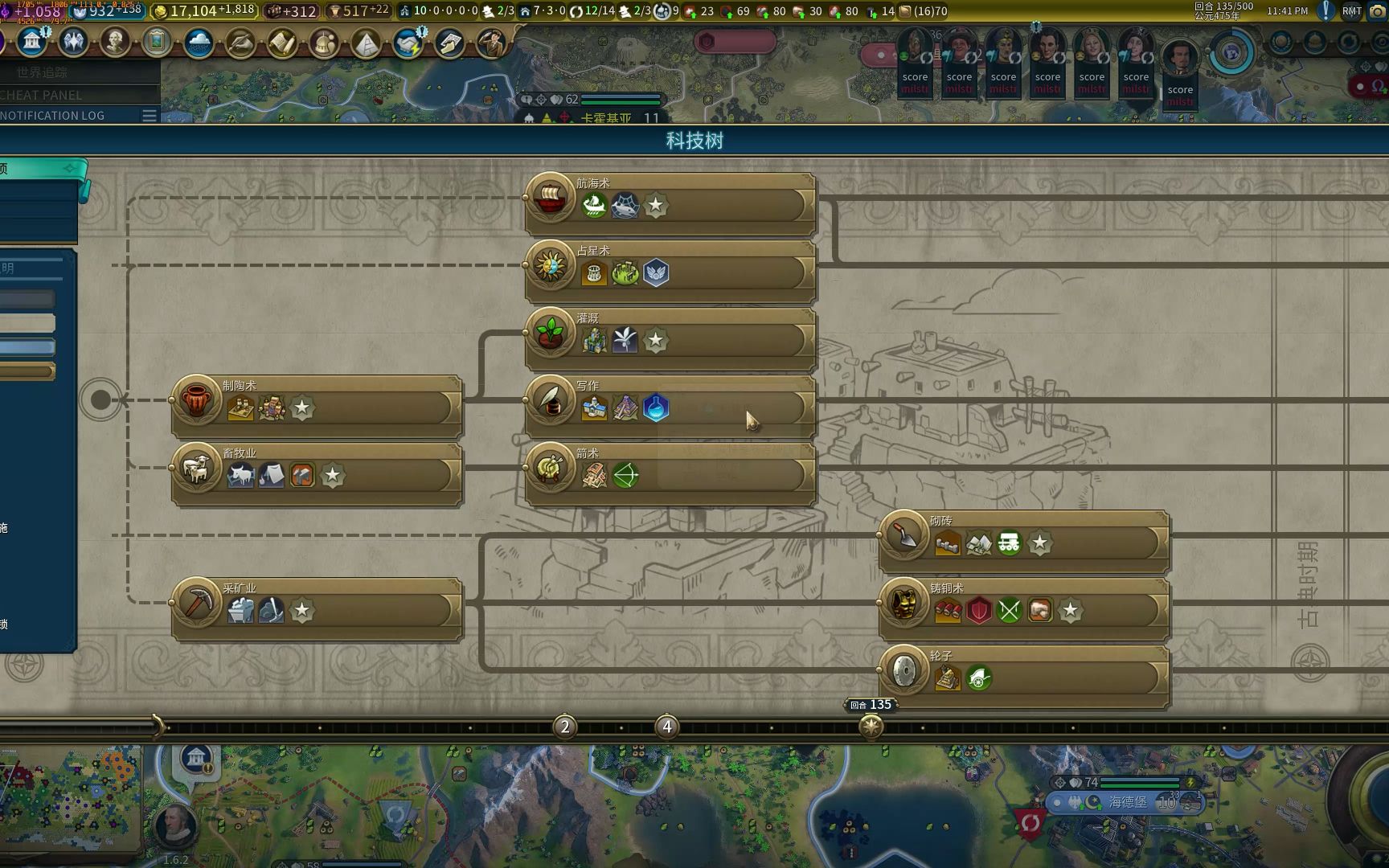The image size is (1389, 868).
Task: Open the CHEAT PANEL
Action: [x=42, y=95]
